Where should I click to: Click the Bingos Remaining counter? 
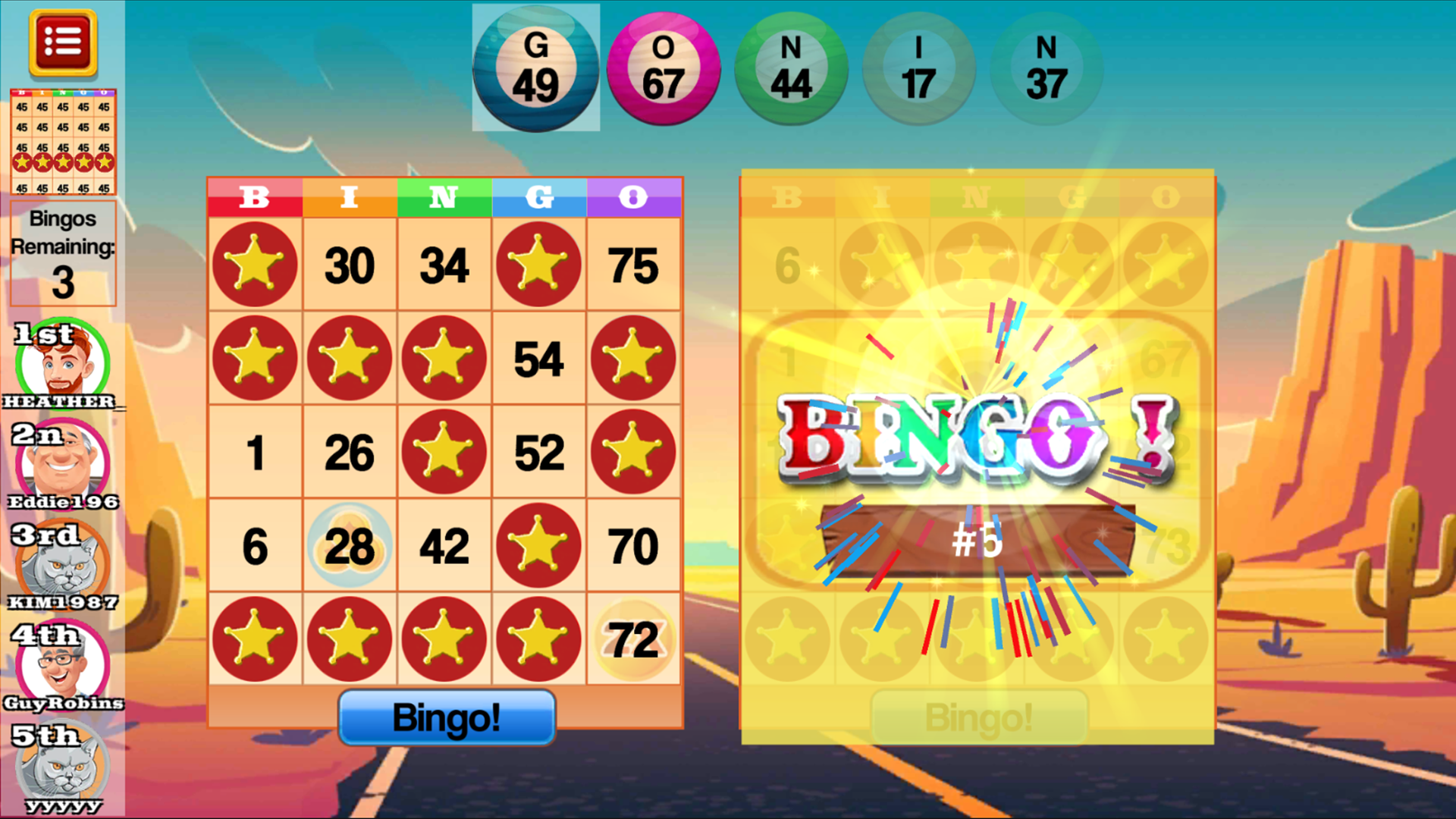click(x=64, y=252)
